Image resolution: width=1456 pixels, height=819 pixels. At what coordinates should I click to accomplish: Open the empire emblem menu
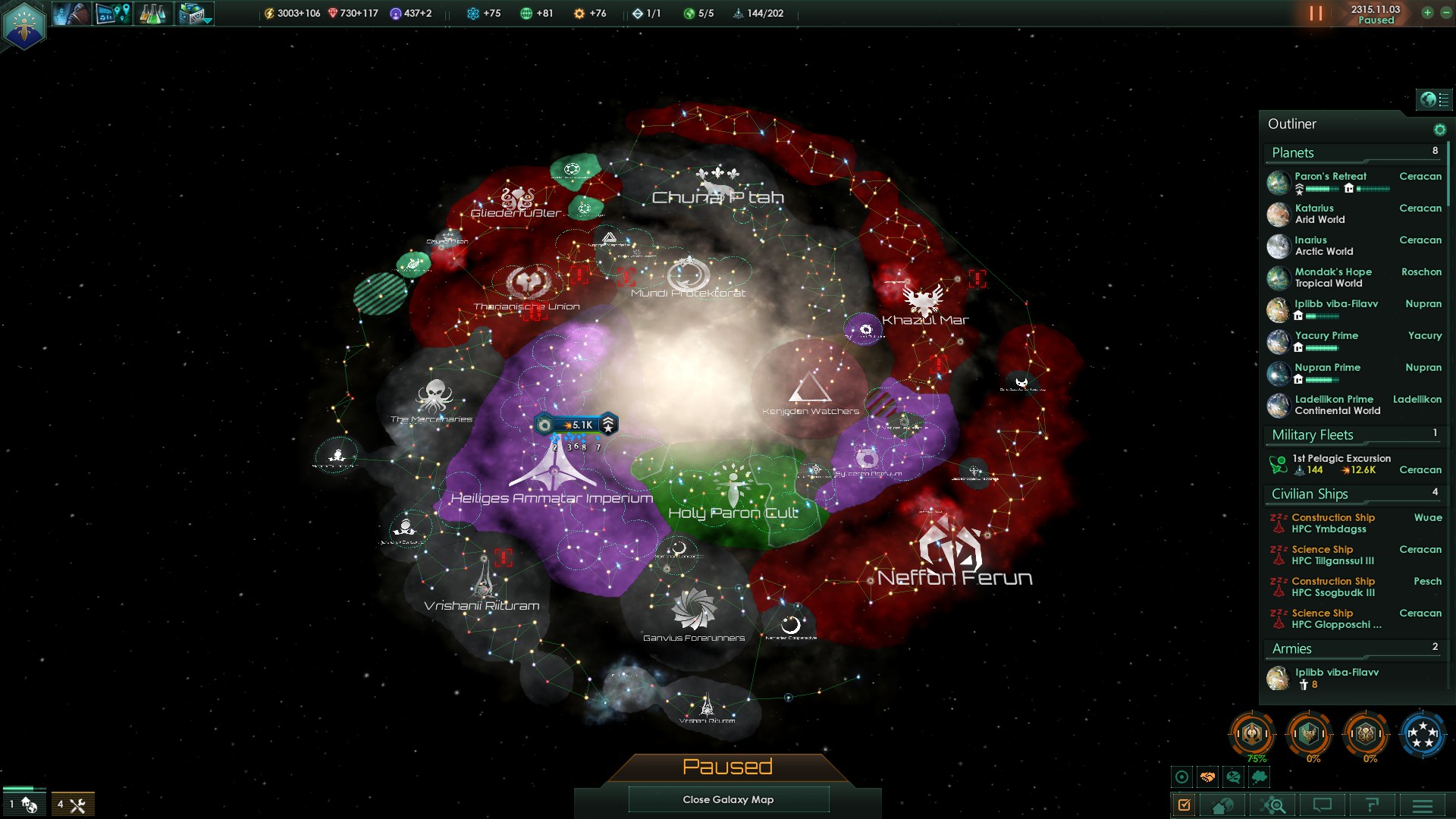click(24, 24)
